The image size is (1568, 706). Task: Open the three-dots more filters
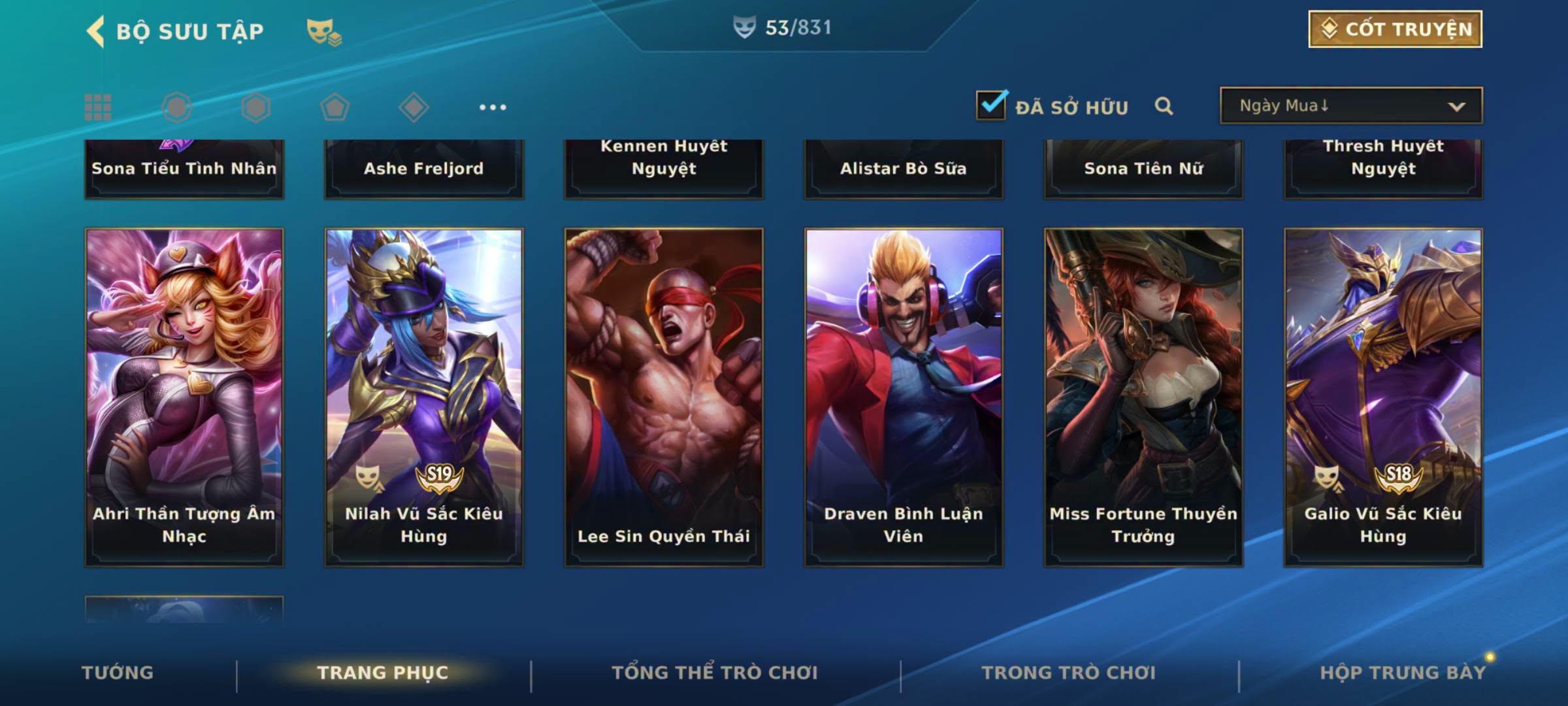coord(493,107)
